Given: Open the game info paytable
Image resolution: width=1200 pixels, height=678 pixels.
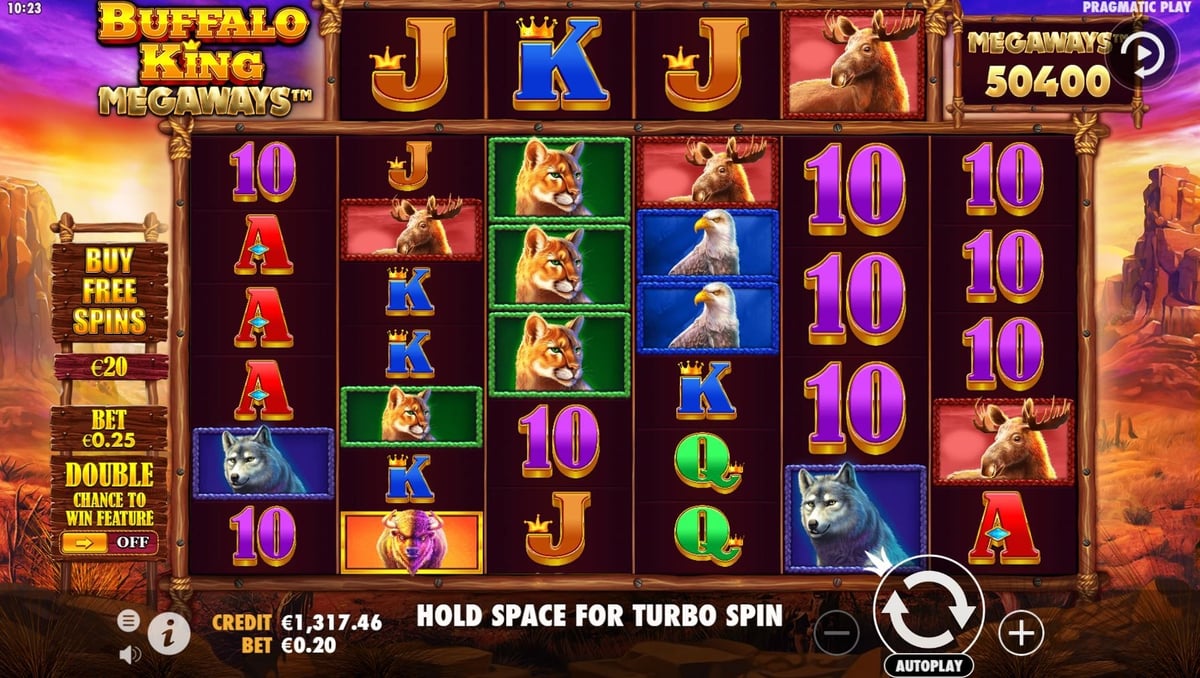Looking at the screenshot, I should click(x=169, y=632).
